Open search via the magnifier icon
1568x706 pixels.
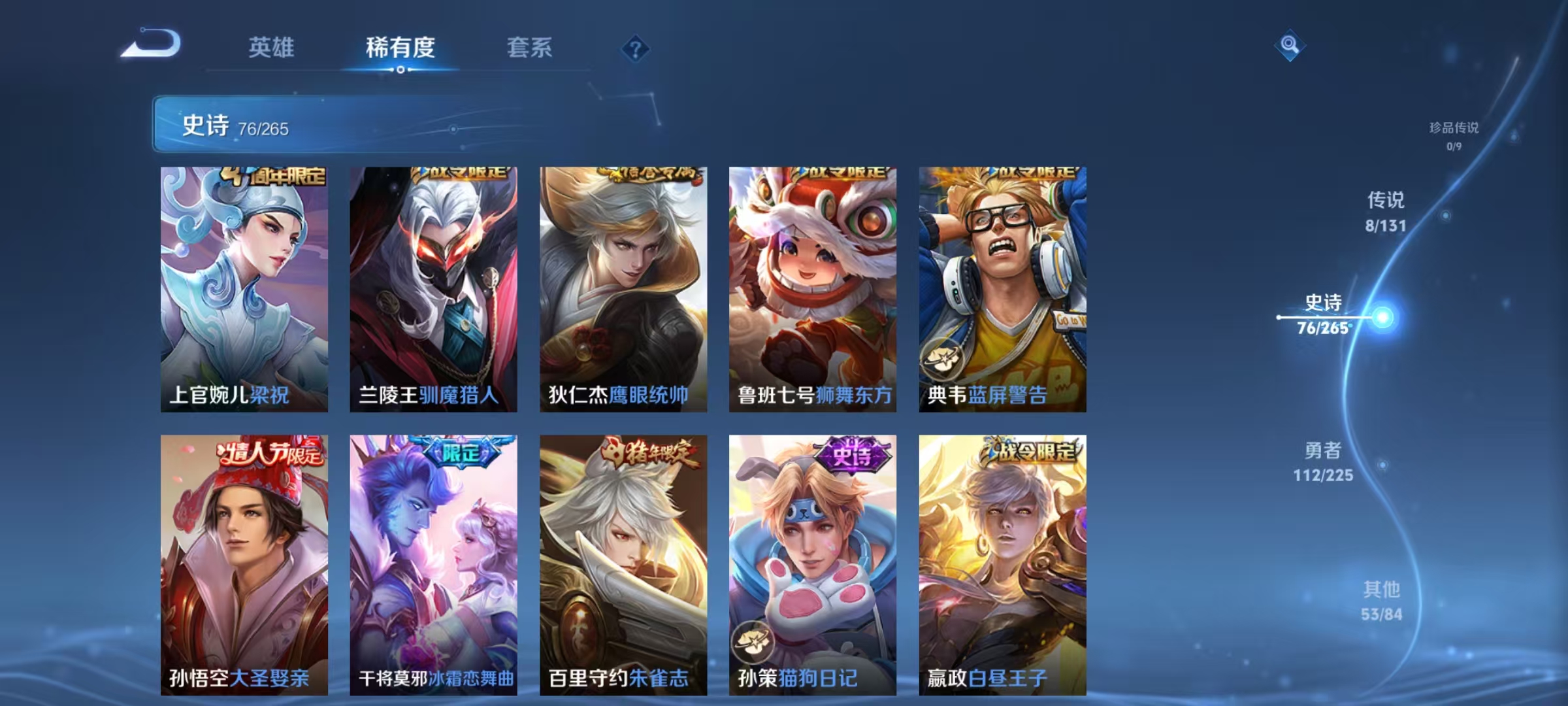(x=1290, y=46)
